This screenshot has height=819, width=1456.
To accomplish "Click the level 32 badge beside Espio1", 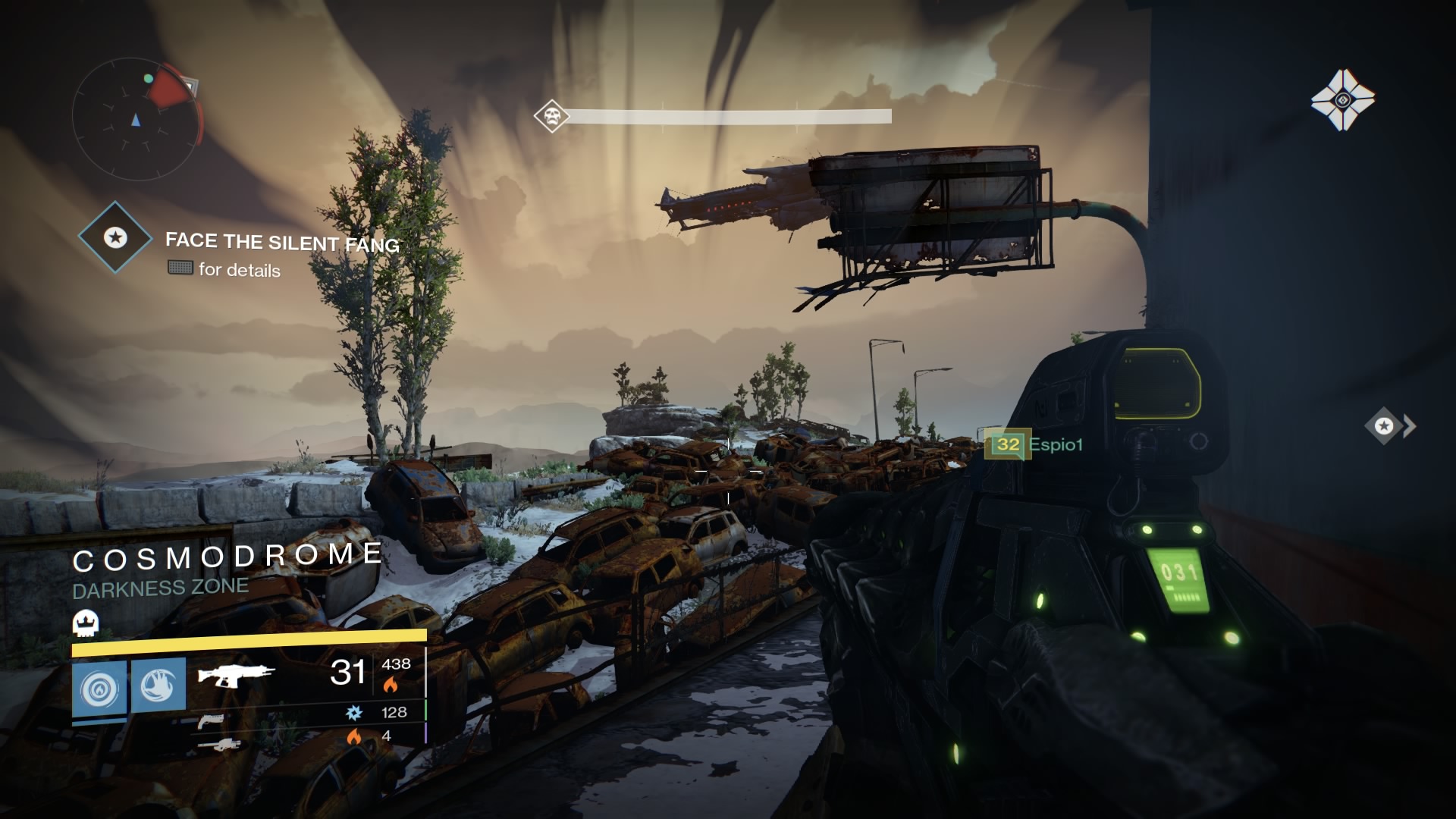I will point(1008,445).
